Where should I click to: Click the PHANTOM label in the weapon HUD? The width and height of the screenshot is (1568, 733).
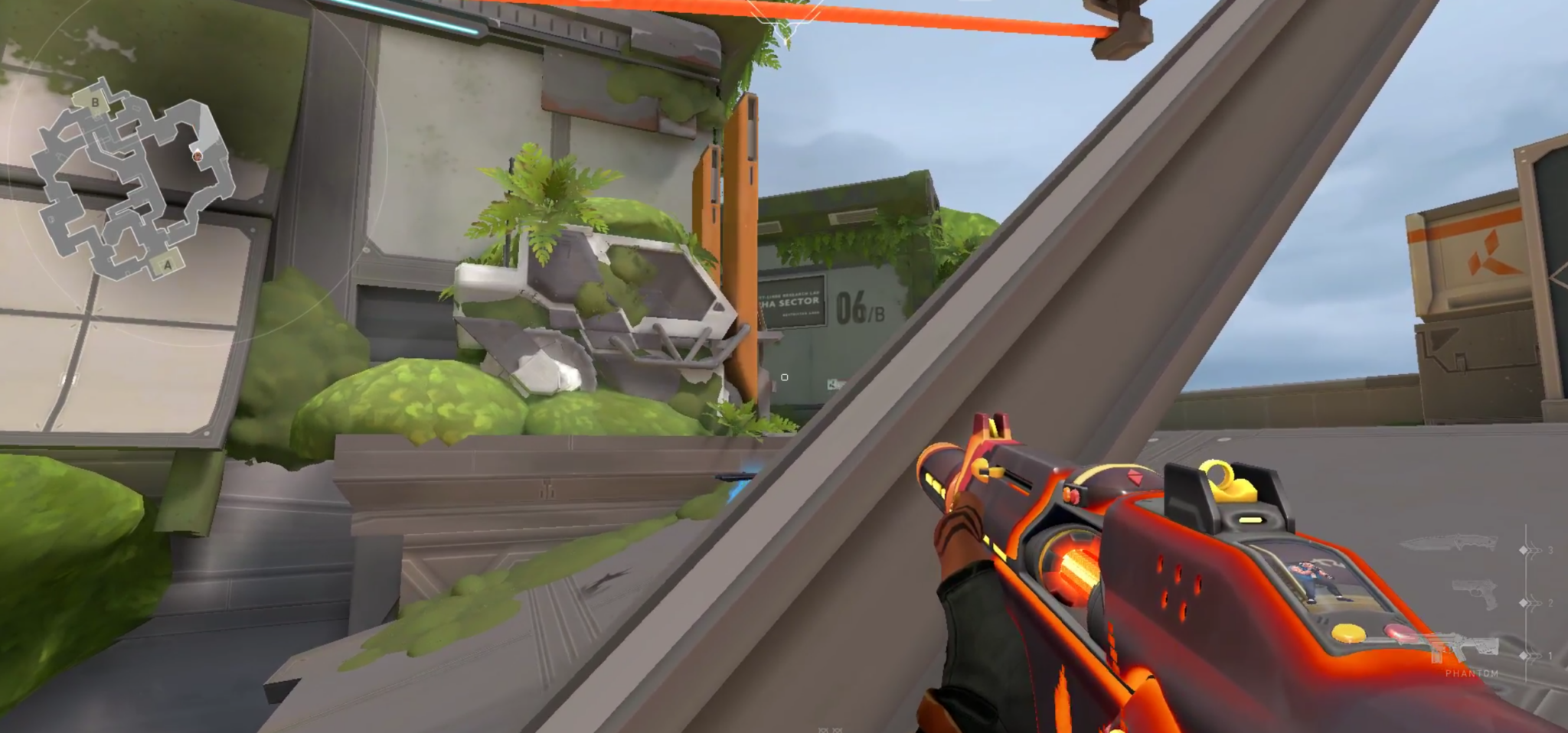[1472, 673]
